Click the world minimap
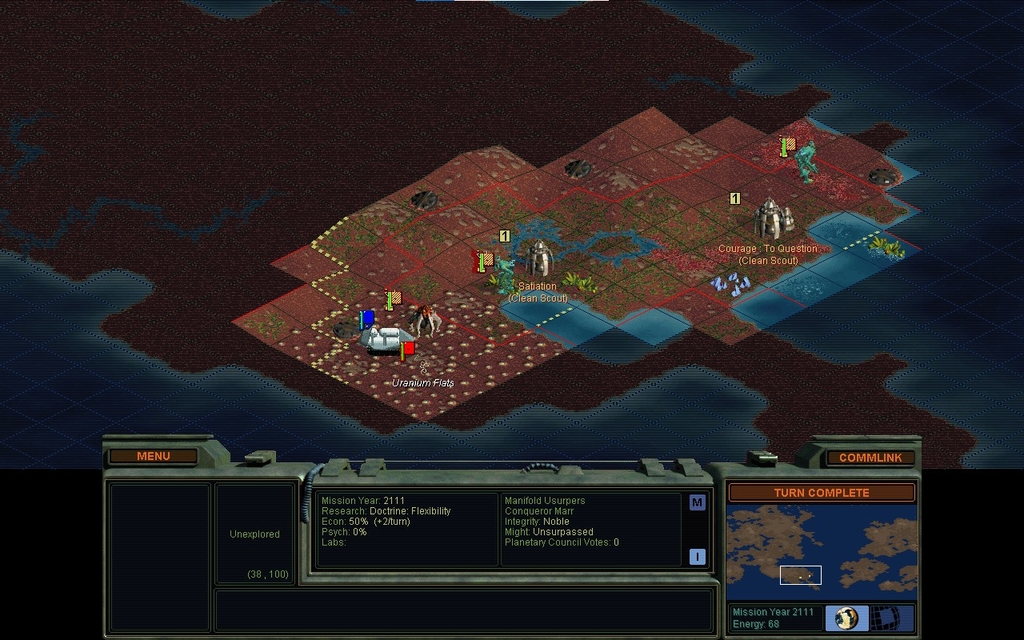The width and height of the screenshot is (1024, 640). pos(821,550)
